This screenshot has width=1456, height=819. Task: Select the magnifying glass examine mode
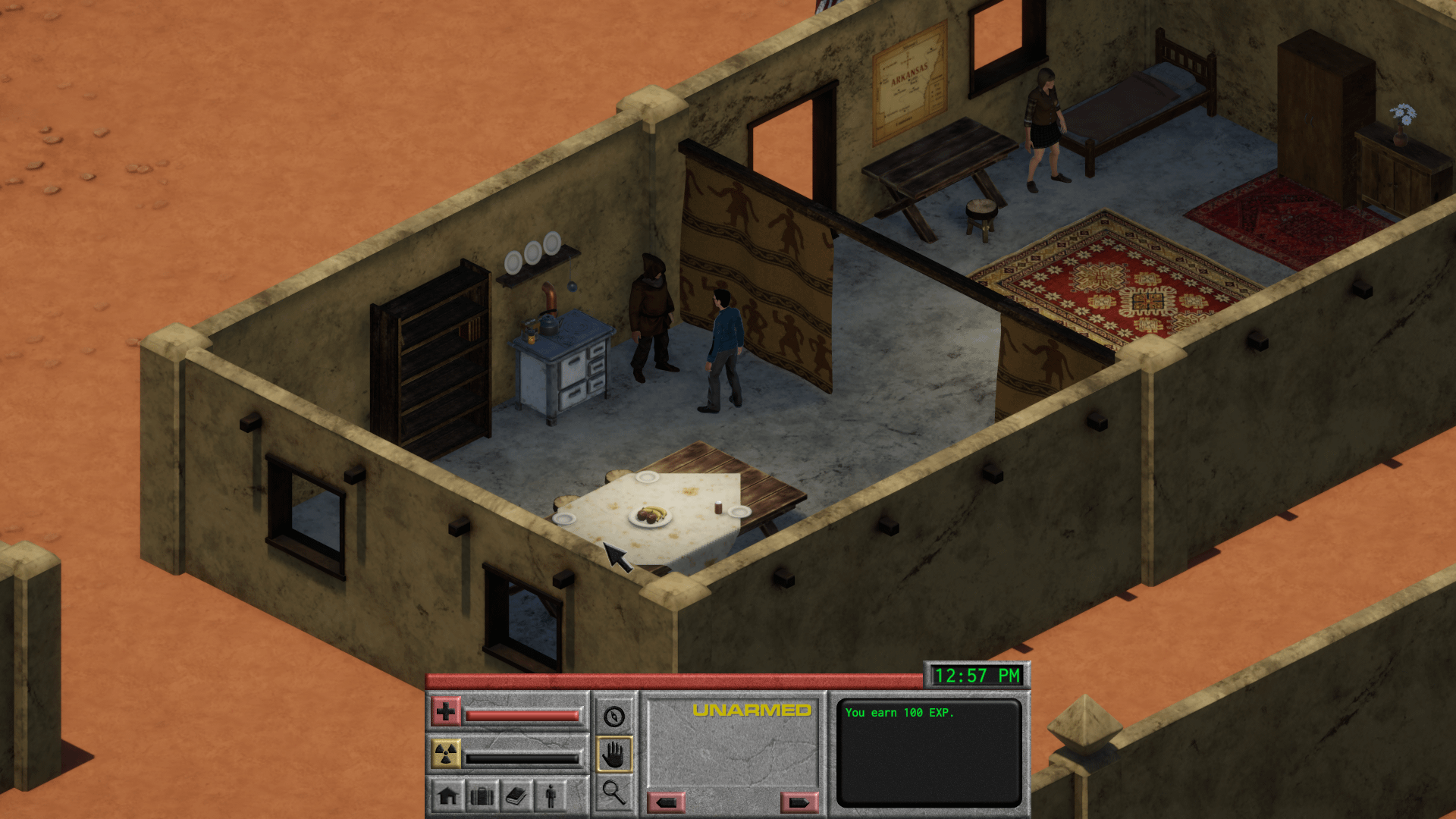click(613, 792)
